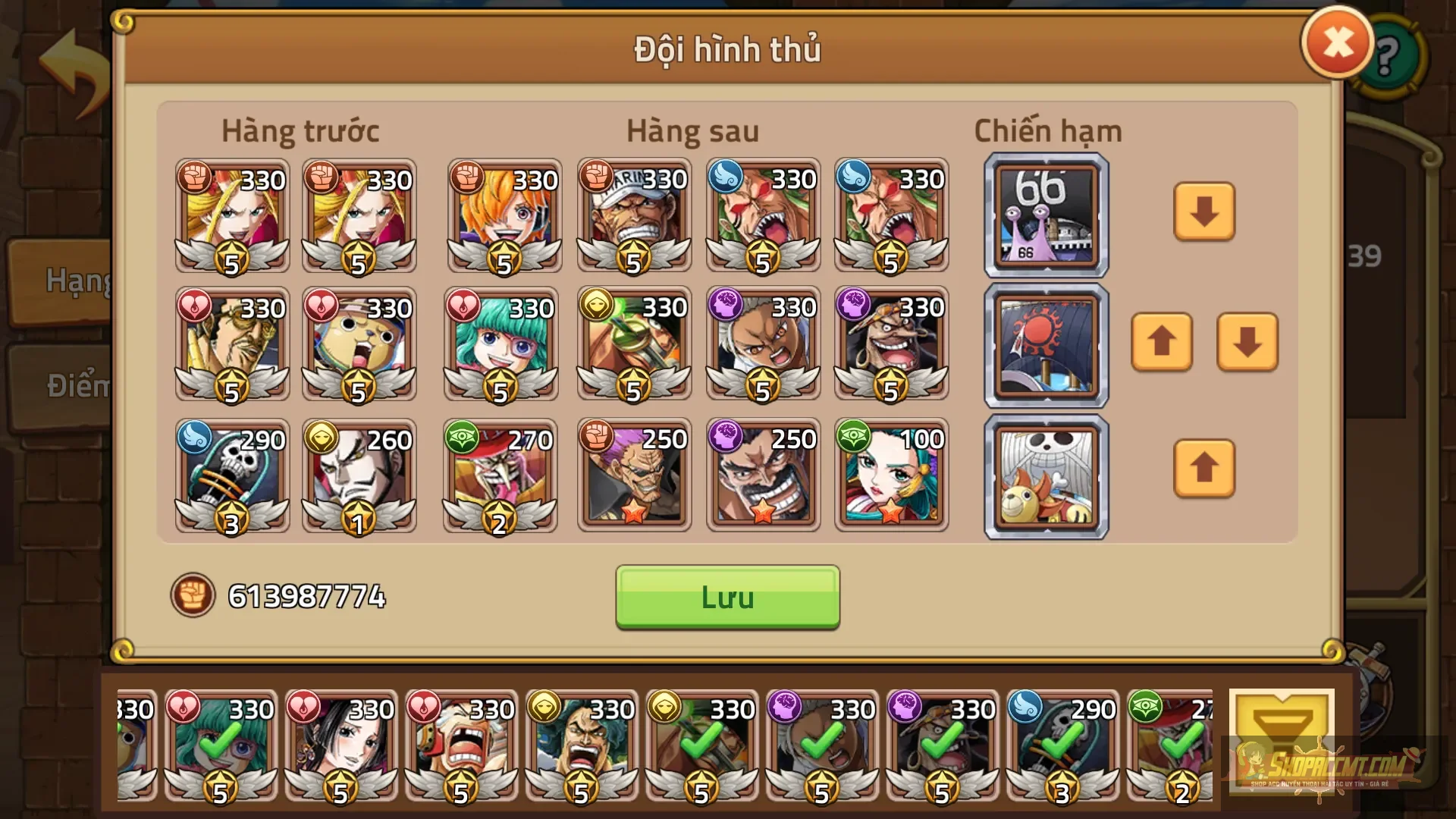The width and height of the screenshot is (1456, 819).
Task: Select the Garp portrait in Hàng sau
Action: click(634, 216)
